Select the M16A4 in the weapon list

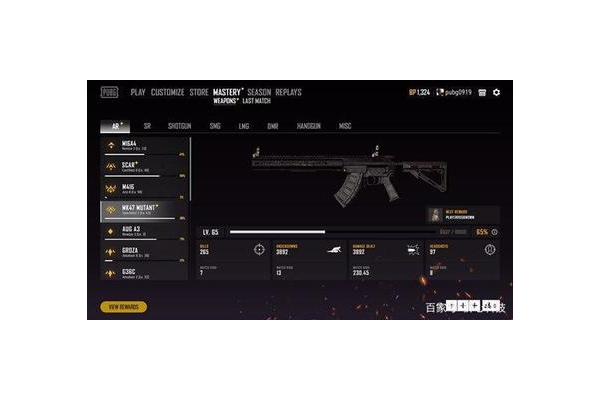[145, 146]
